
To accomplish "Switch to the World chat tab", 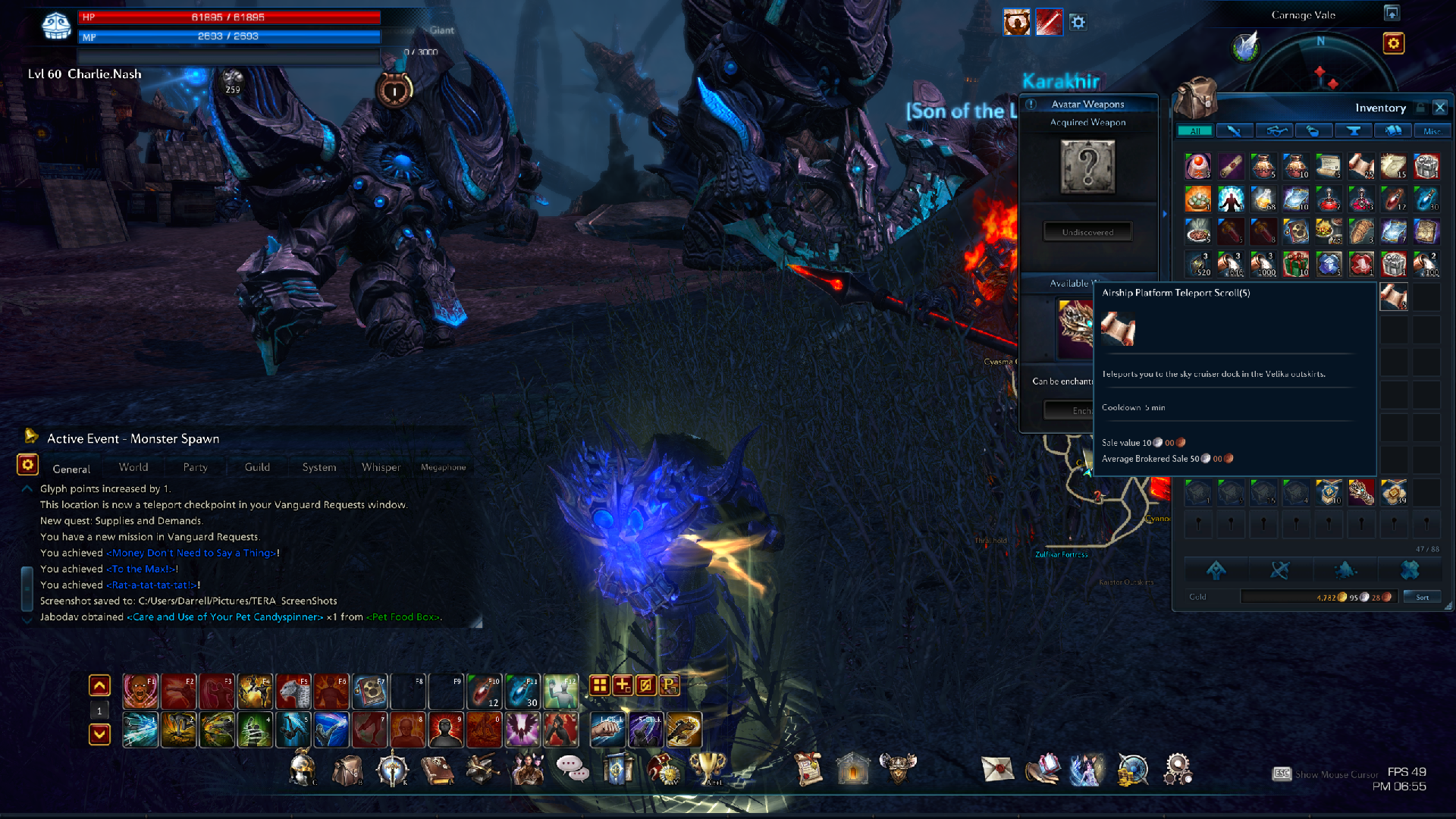I will pyautogui.click(x=133, y=467).
